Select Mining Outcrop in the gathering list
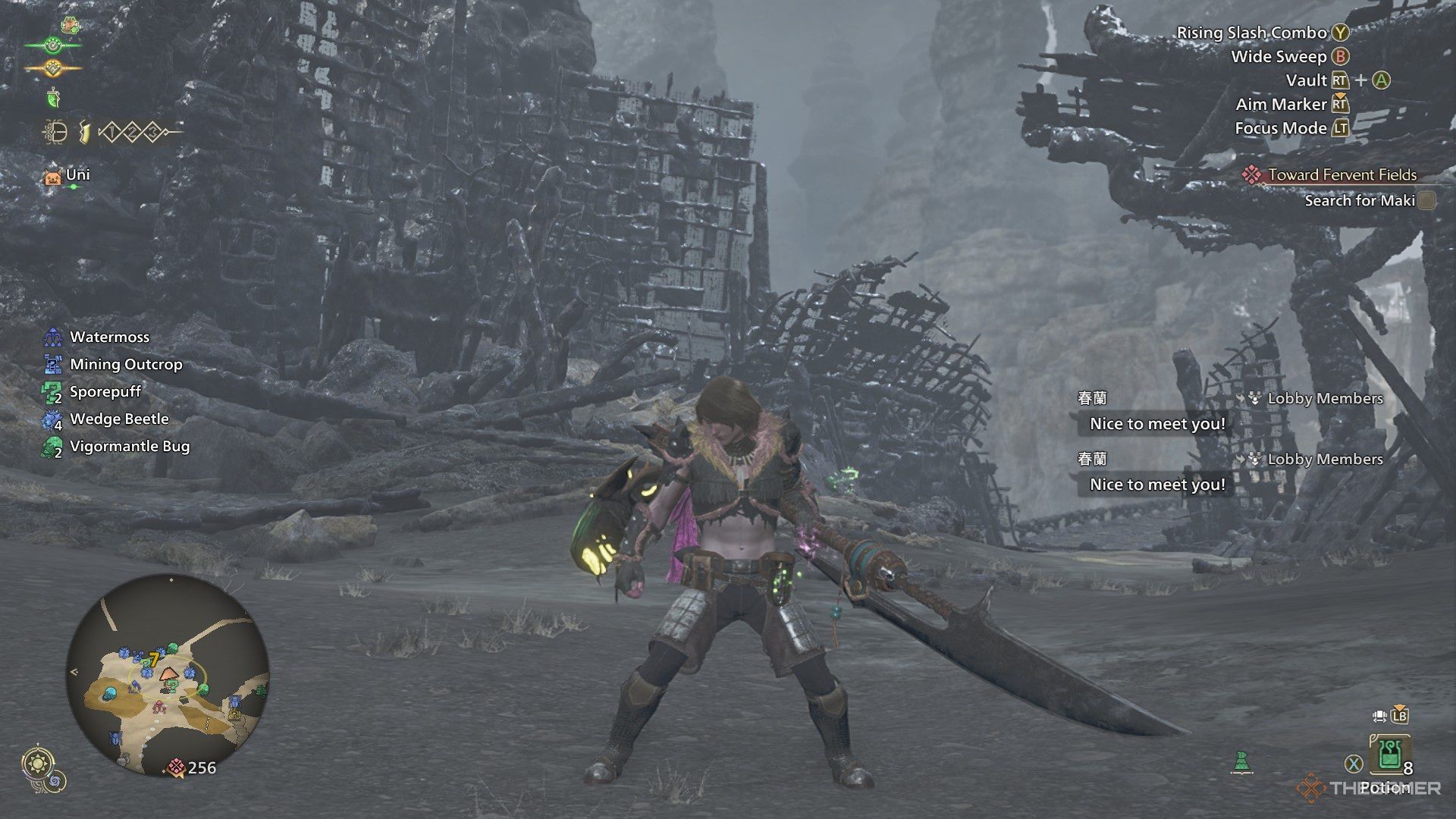 pyautogui.click(x=126, y=365)
